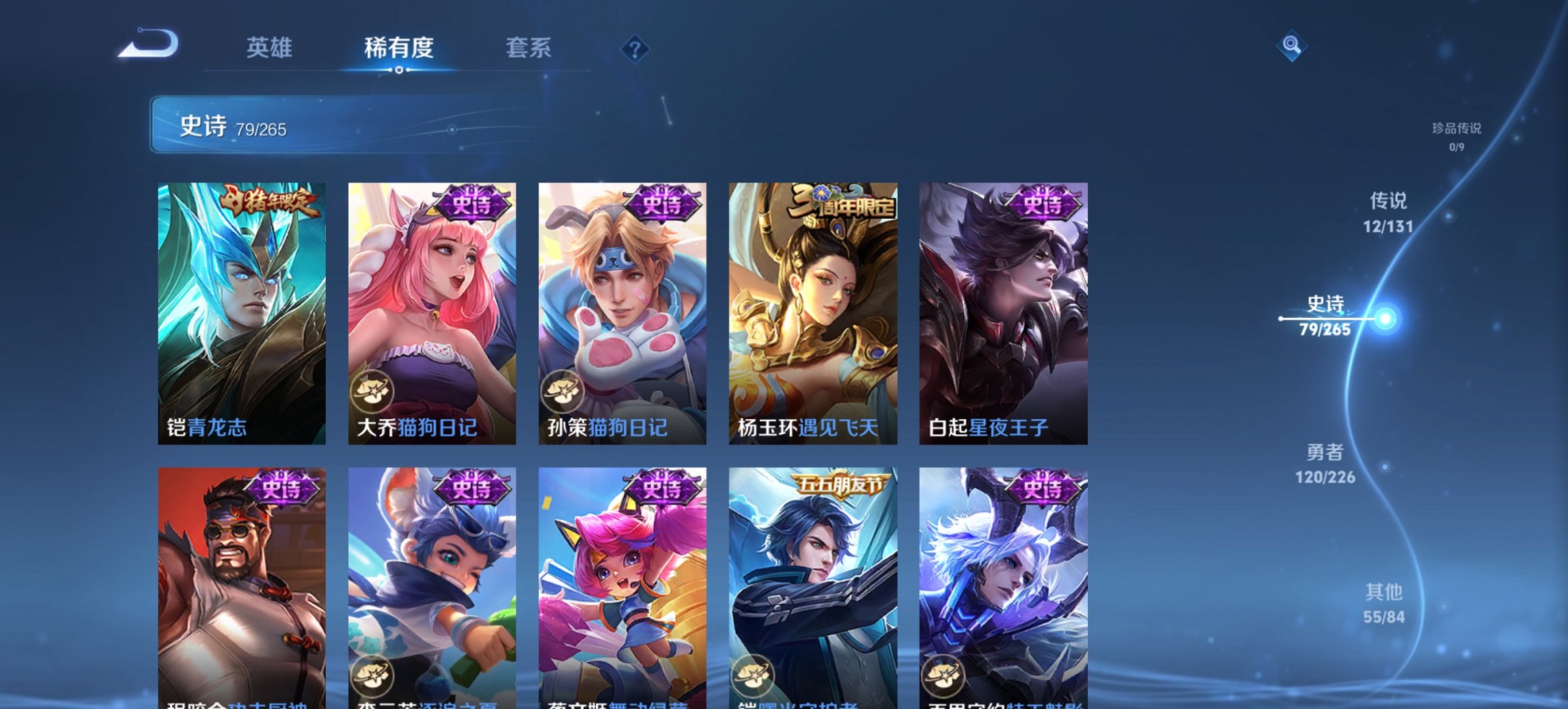Viewport: 1568px width, 709px height.
Task: Switch to the 套系 tab
Action: pos(528,48)
